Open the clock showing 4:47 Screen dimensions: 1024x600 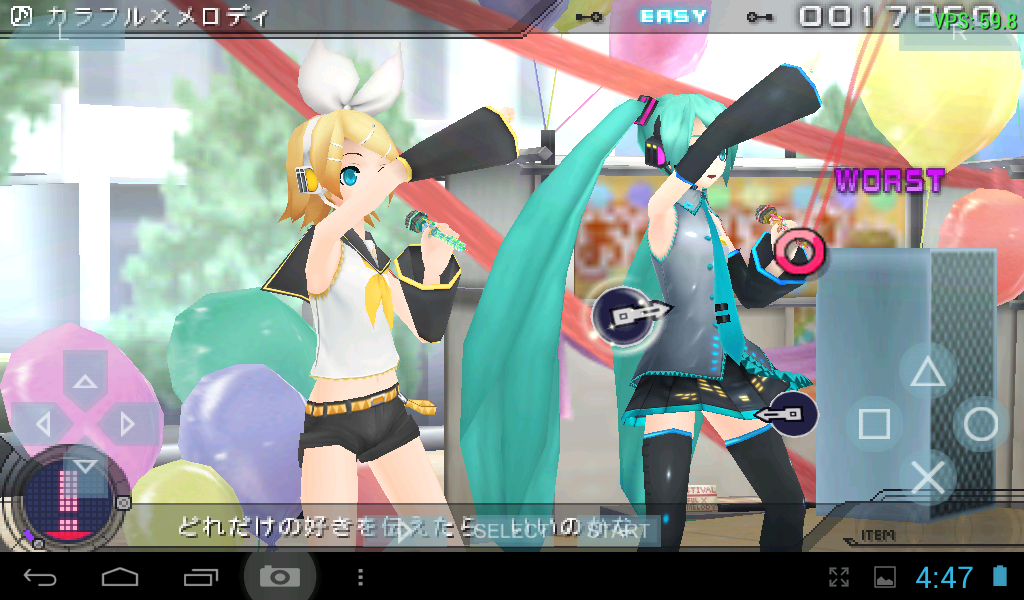(944, 577)
